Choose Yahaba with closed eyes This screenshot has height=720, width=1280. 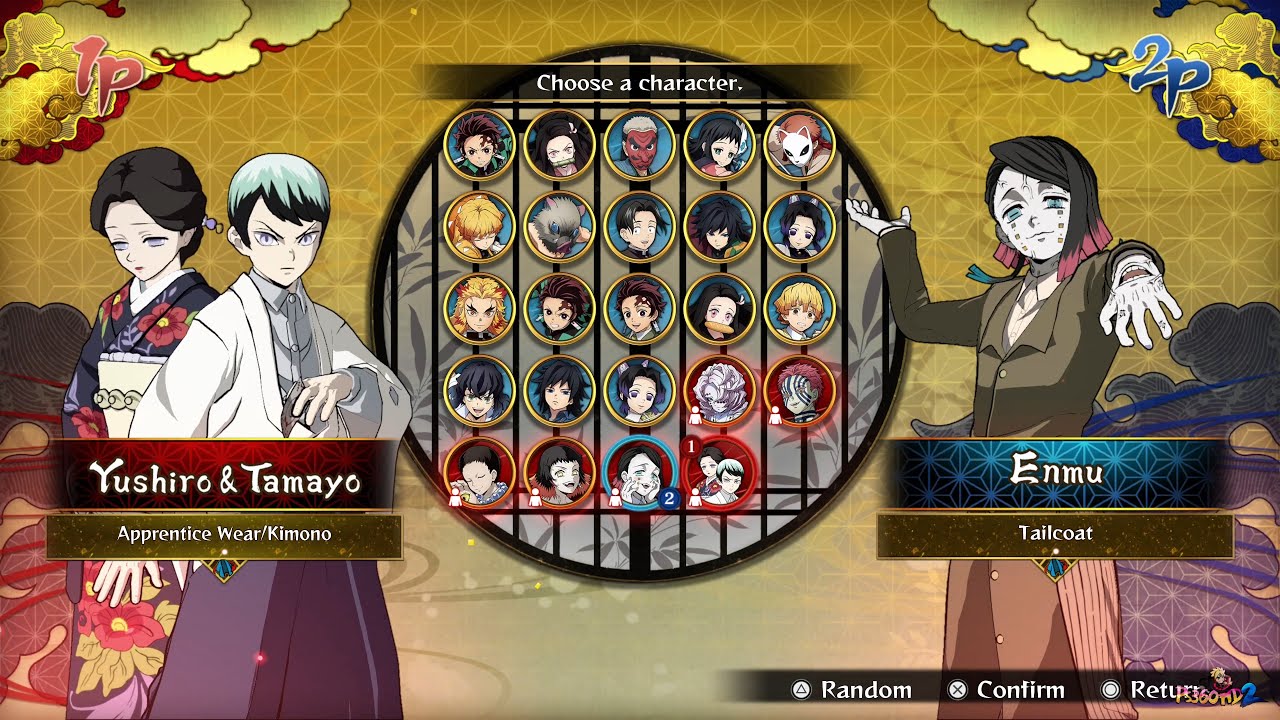tap(480, 473)
